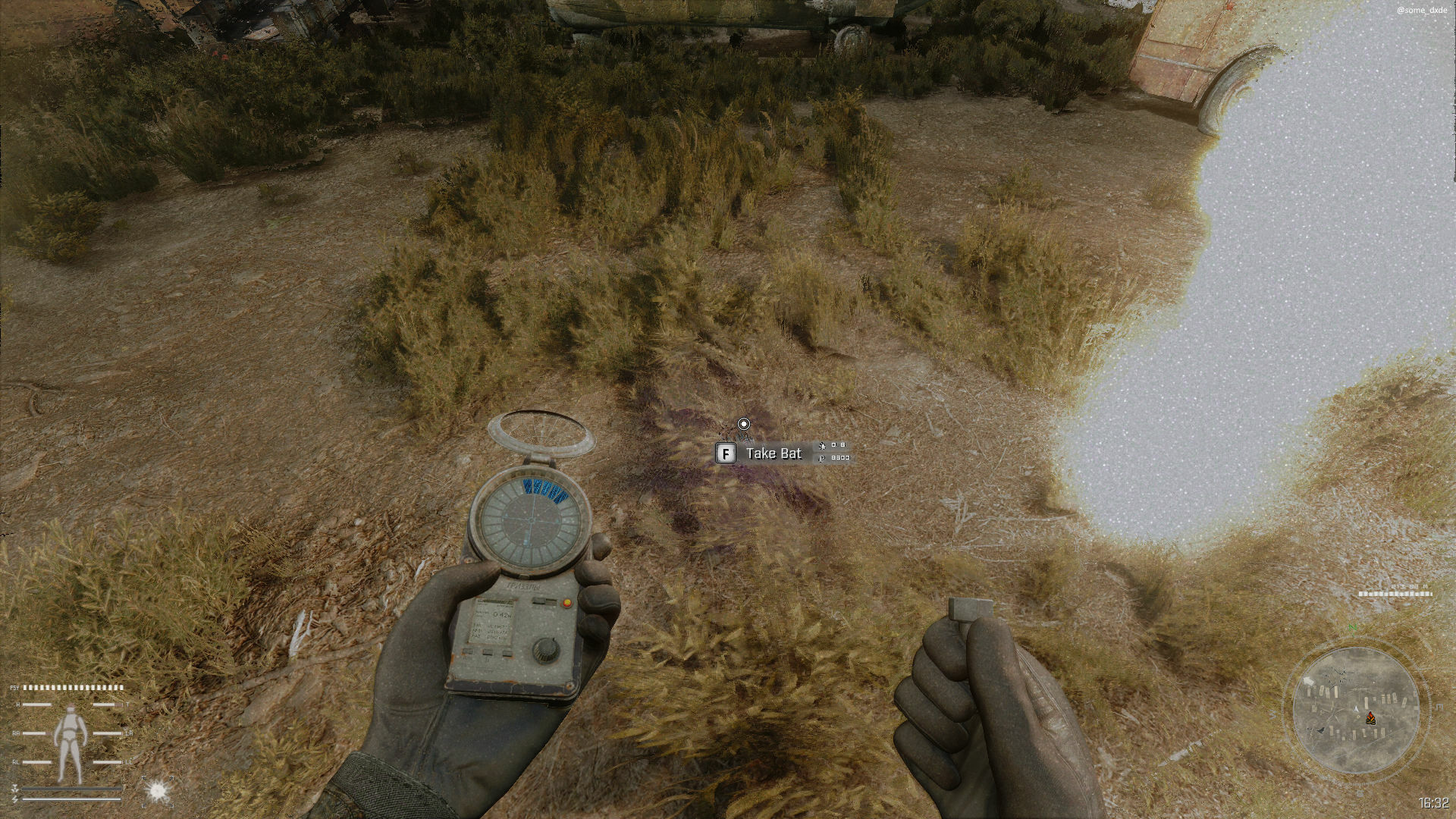The height and width of the screenshot is (819, 1456).
Task: Click the weight icon showing 0.6
Action: tap(823, 447)
